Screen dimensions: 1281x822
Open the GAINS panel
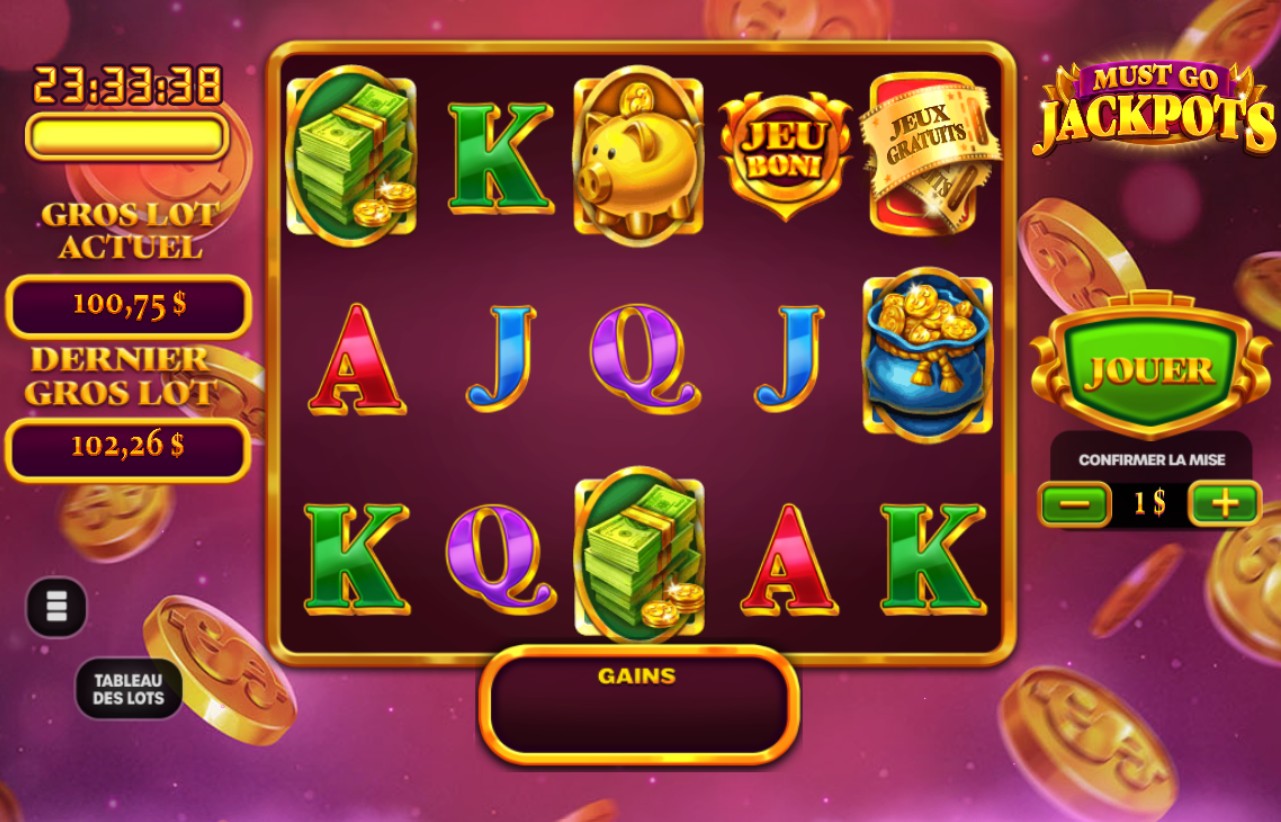[x=637, y=703]
